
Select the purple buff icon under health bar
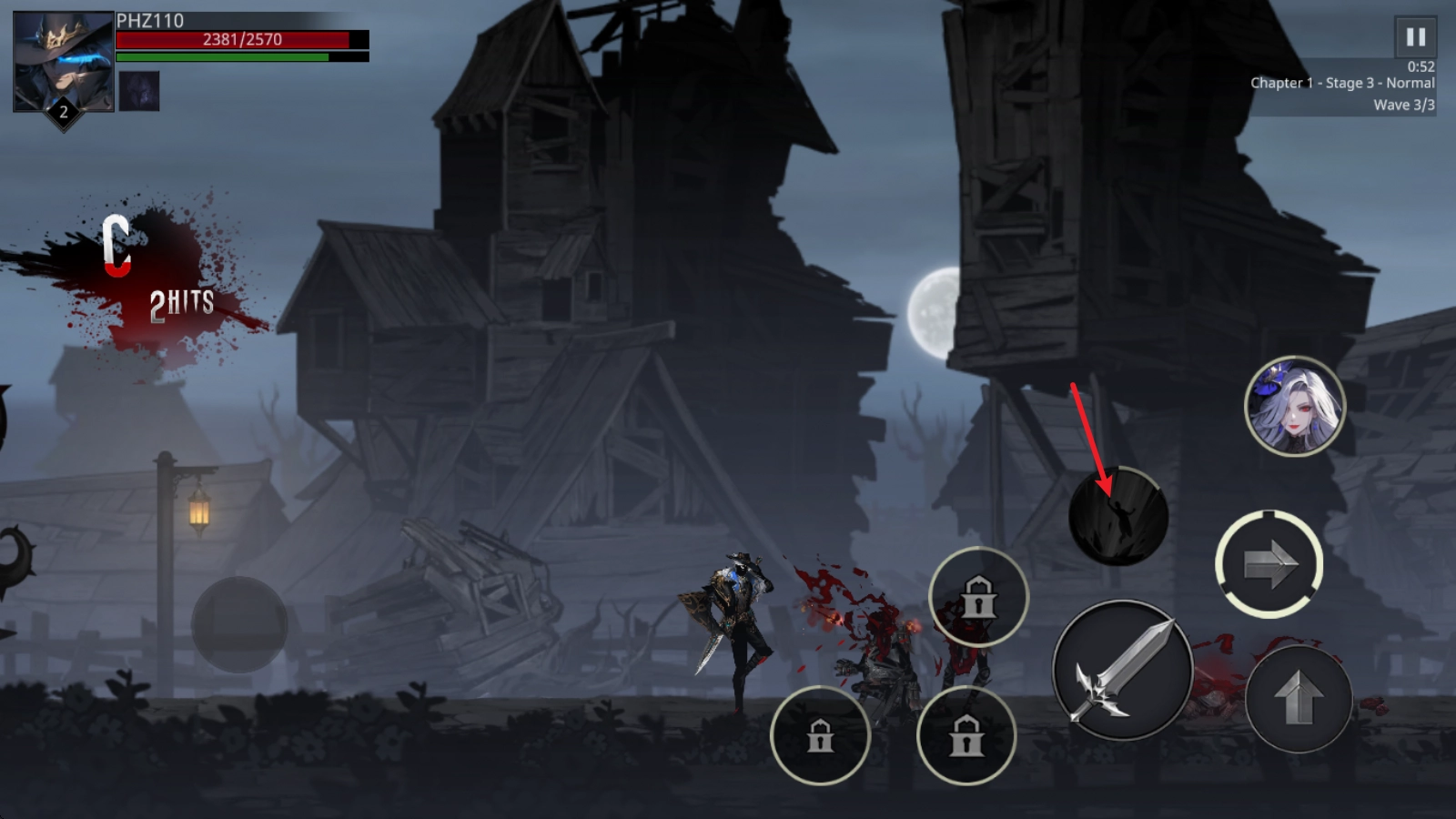click(139, 92)
